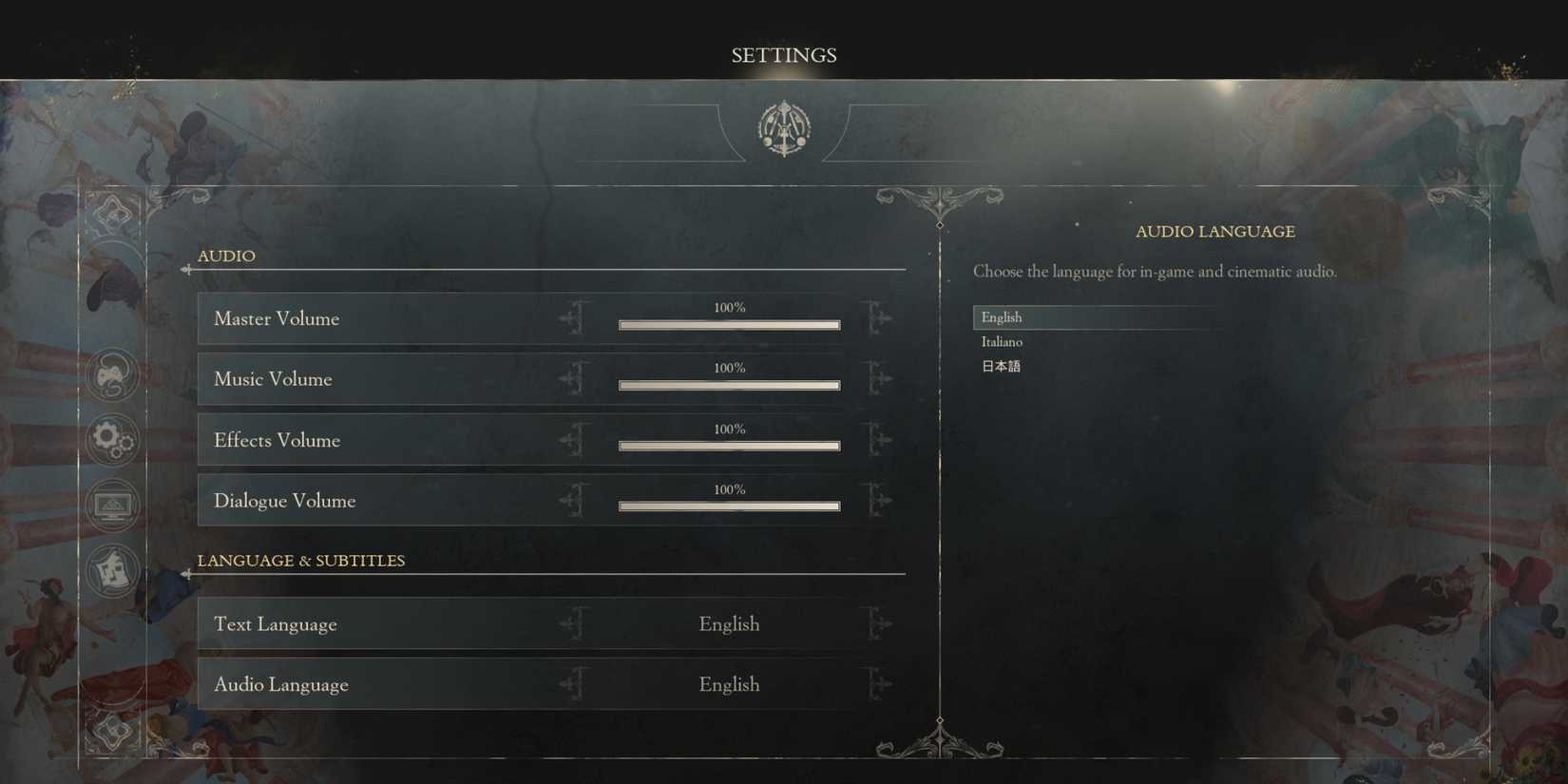Click the AUDIO section heading

pyautogui.click(x=226, y=256)
